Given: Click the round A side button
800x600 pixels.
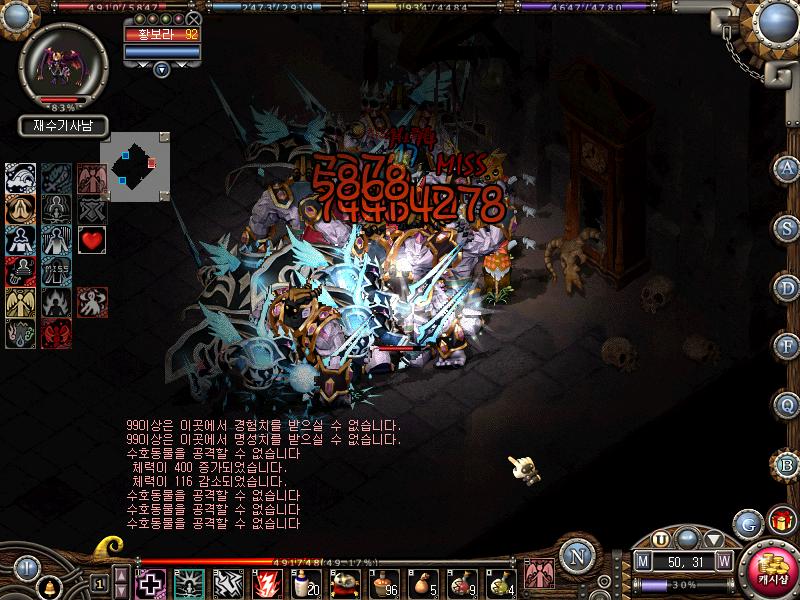Looking at the screenshot, I should 788,168.
